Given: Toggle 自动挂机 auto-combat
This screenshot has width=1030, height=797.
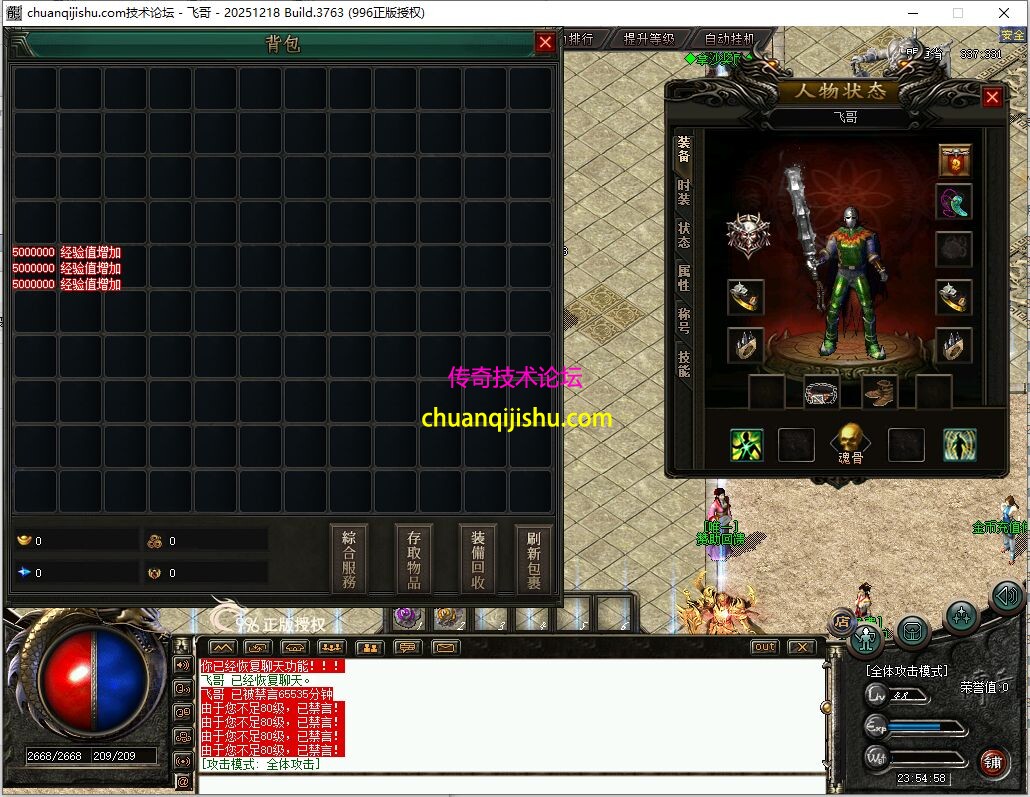Looking at the screenshot, I should pyautogui.click(x=730, y=39).
